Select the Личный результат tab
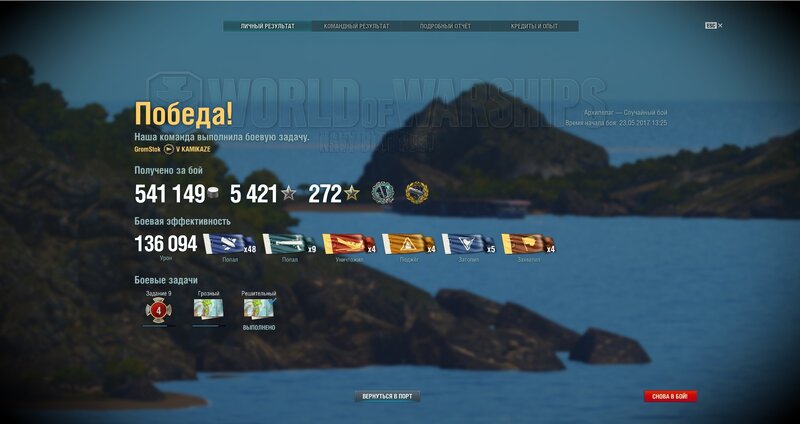 click(267, 26)
